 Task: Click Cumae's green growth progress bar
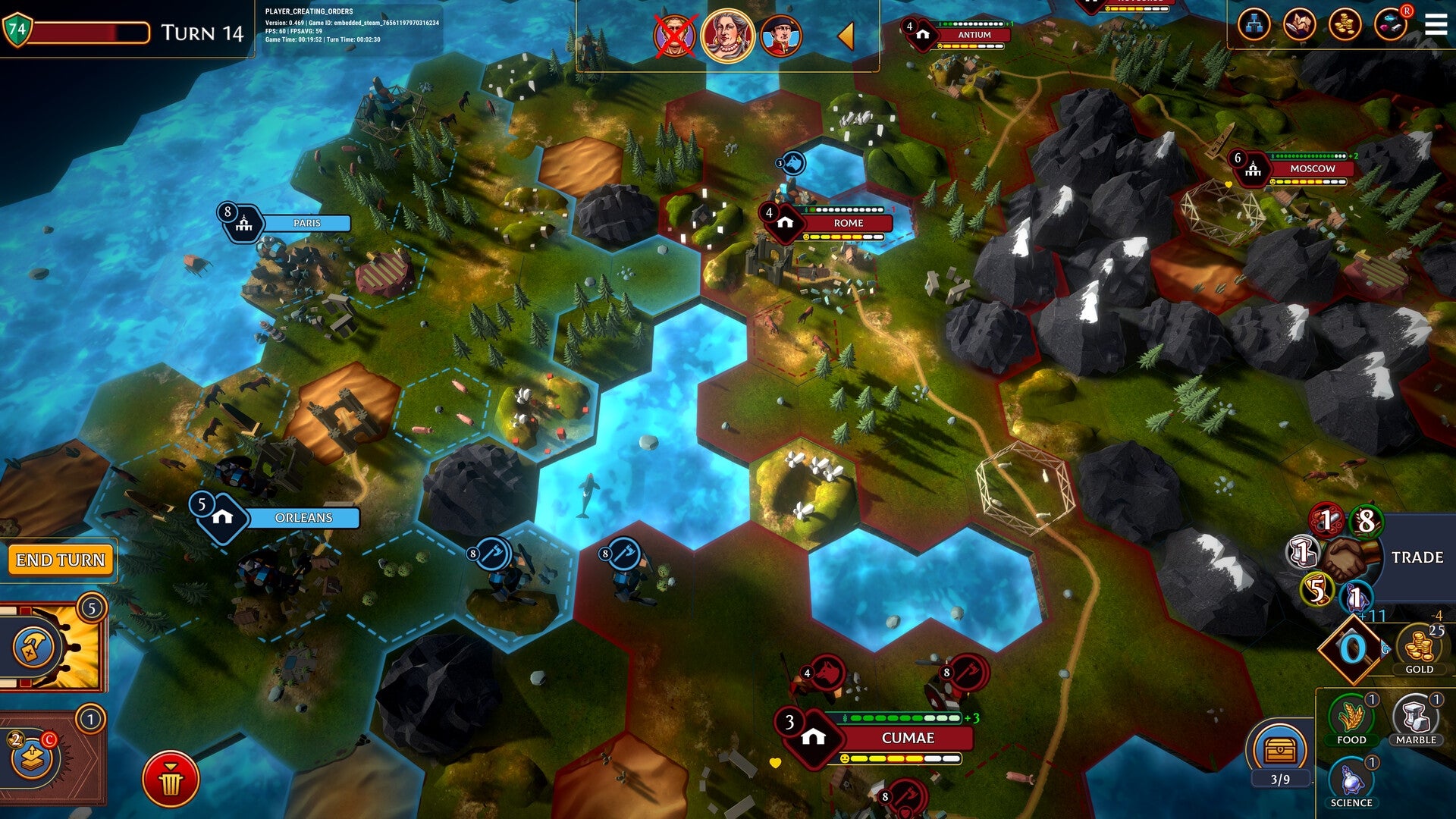(x=895, y=717)
